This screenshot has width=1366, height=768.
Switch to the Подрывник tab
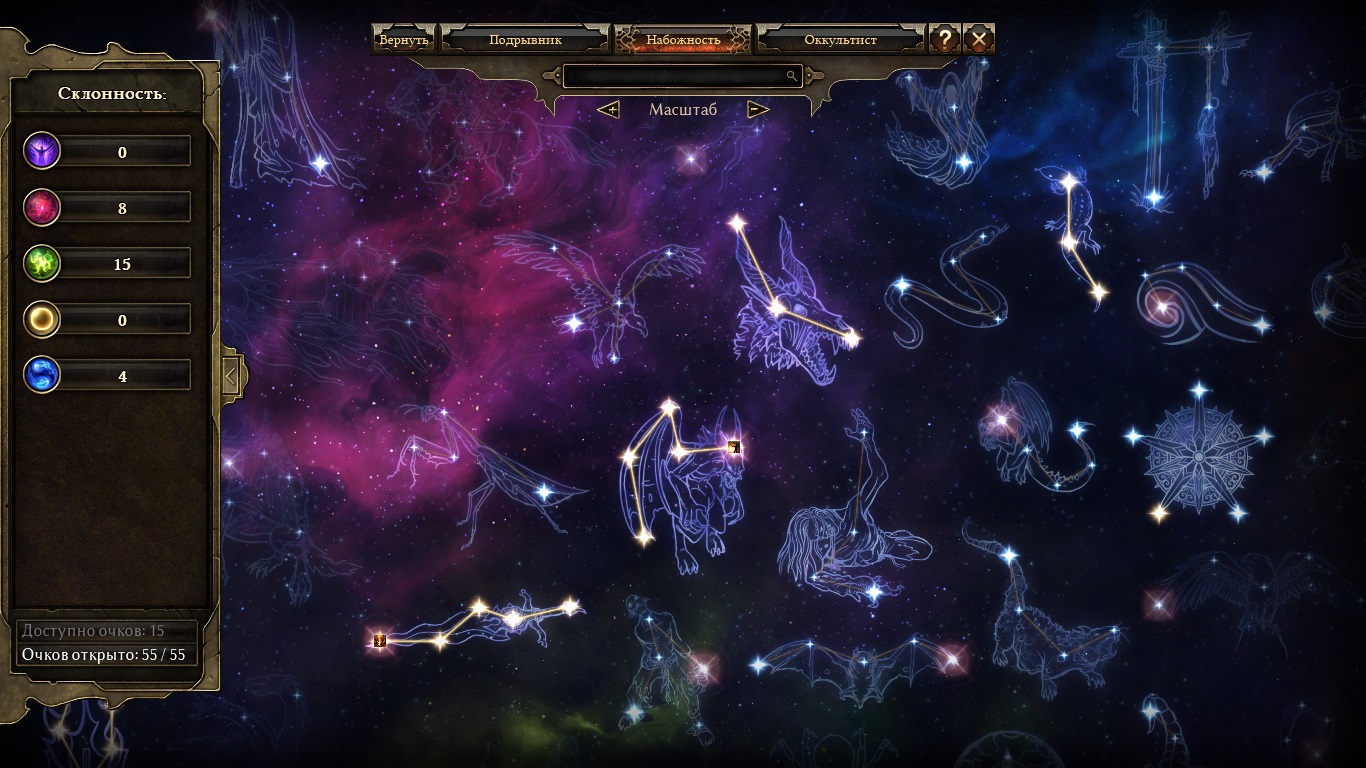click(525, 40)
